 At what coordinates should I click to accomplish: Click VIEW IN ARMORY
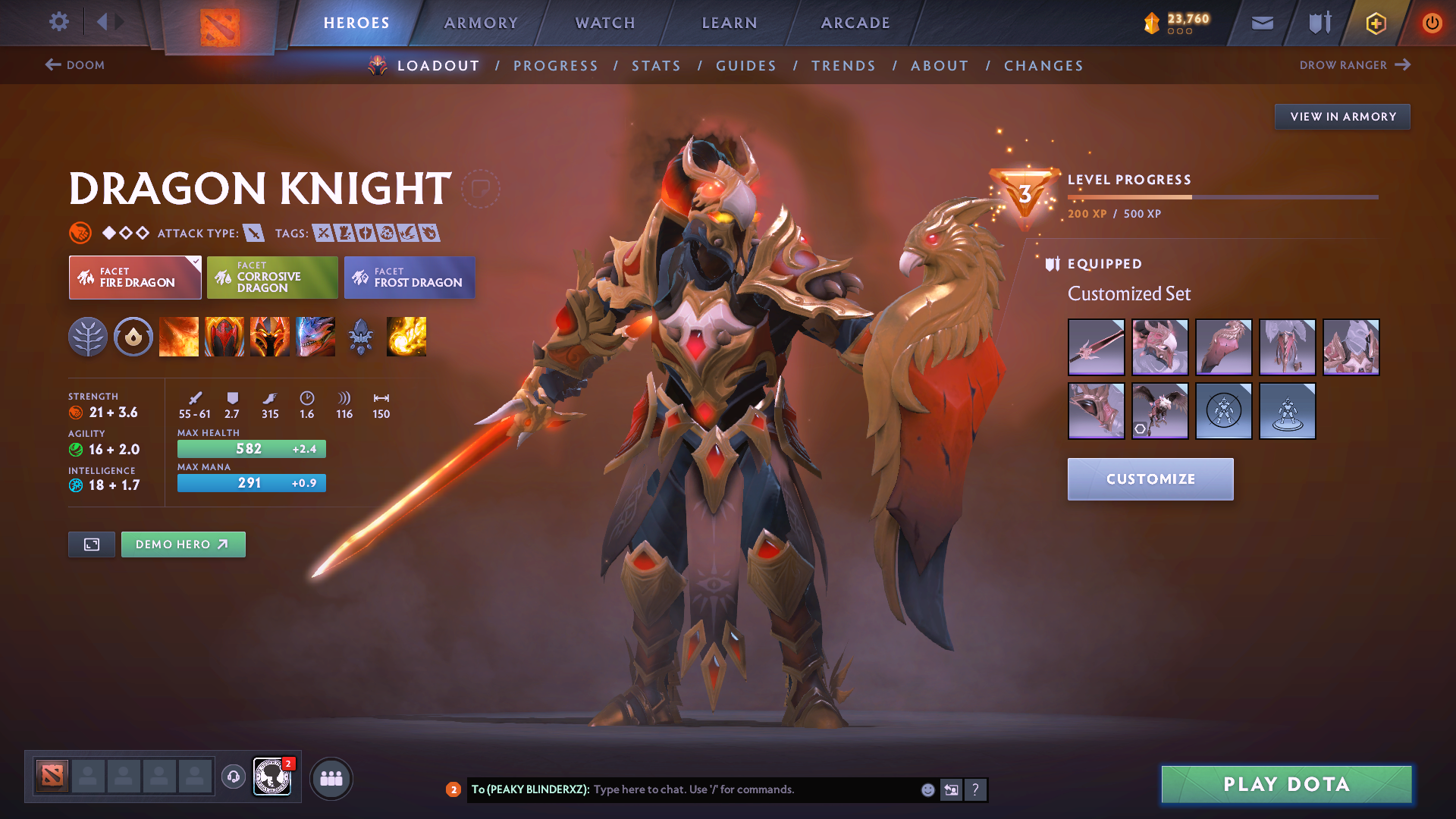(x=1342, y=116)
